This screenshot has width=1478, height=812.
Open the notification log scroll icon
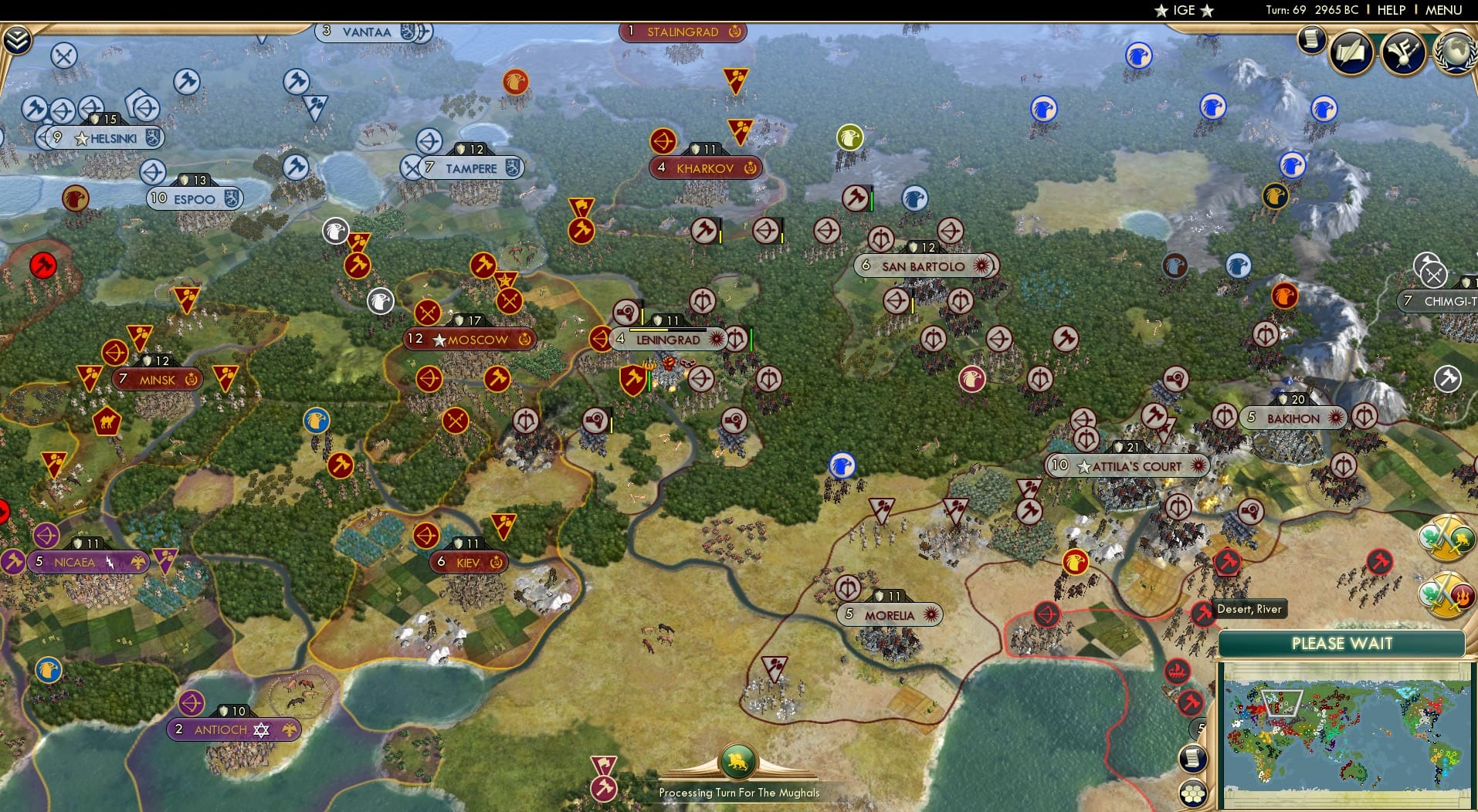1311,39
